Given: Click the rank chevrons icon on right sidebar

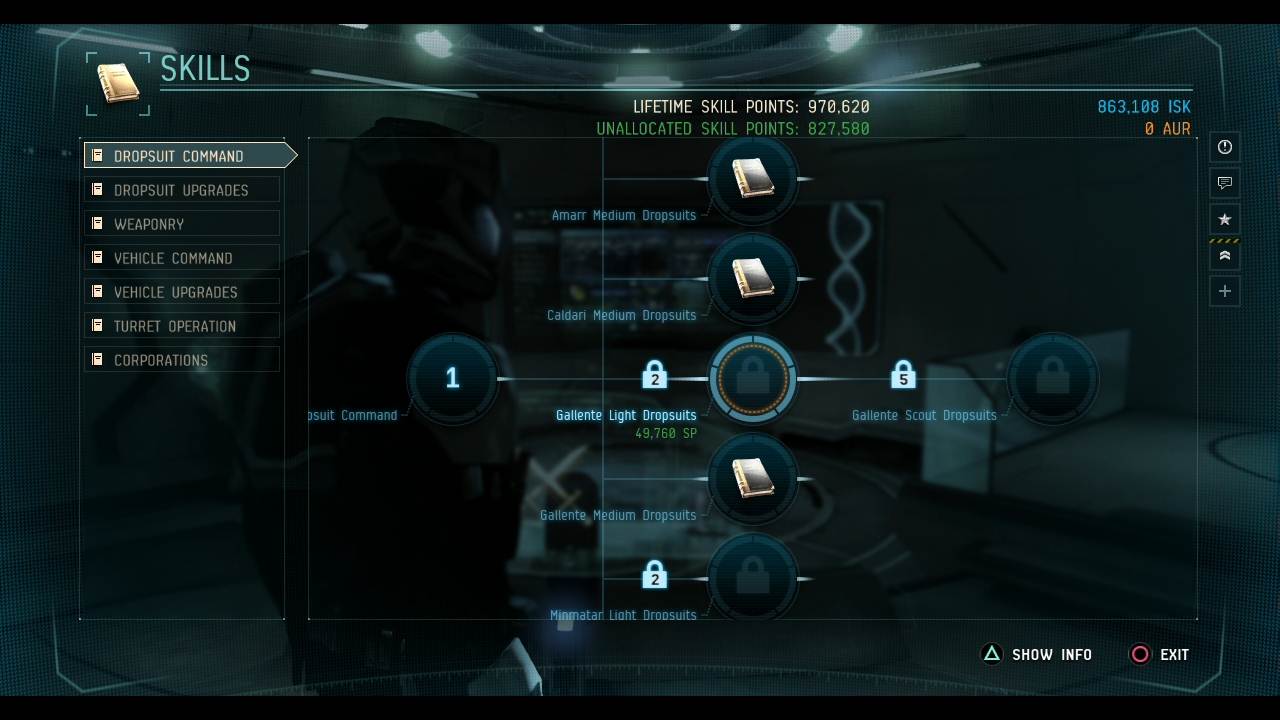Looking at the screenshot, I should [1224, 255].
